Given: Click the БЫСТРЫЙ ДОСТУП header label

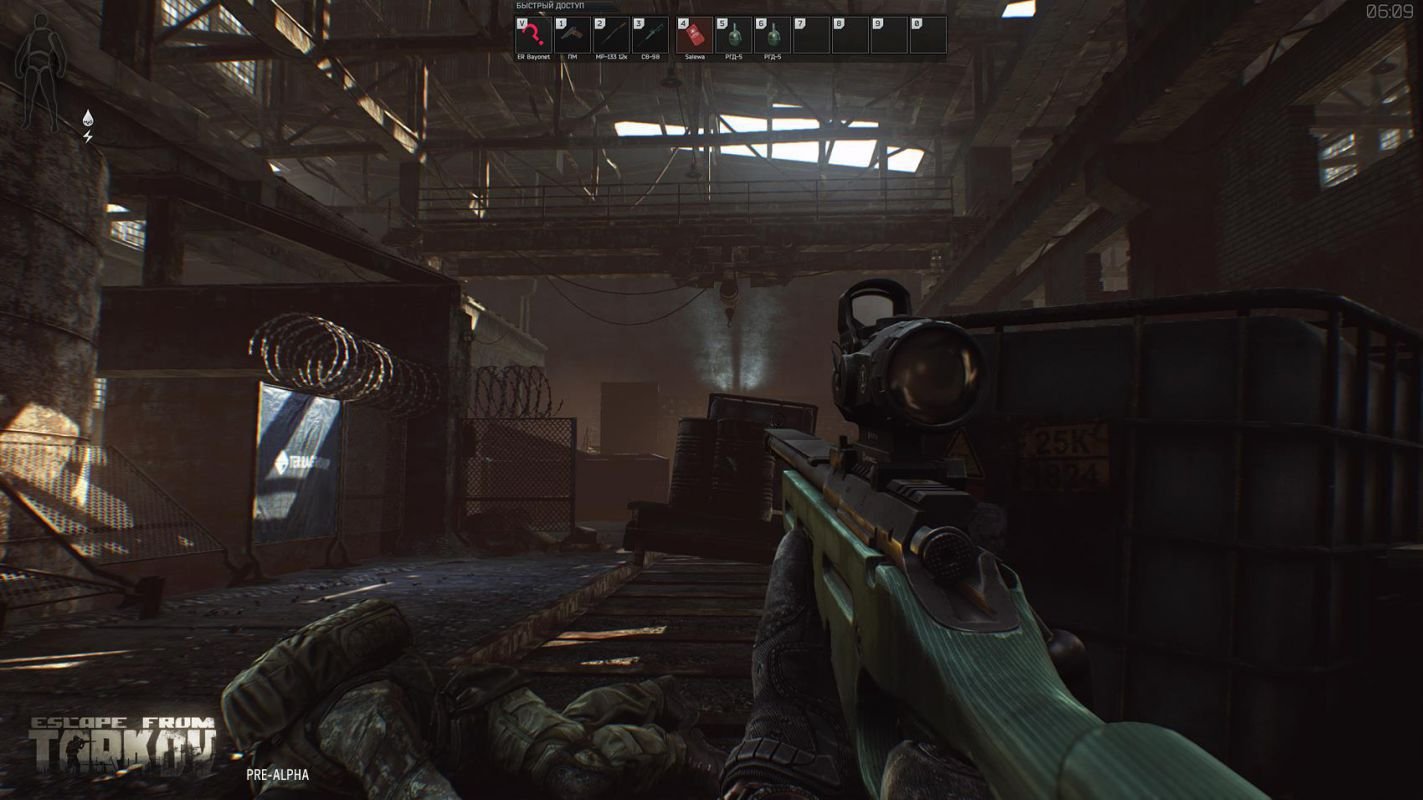Looking at the screenshot, I should click(x=549, y=6).
